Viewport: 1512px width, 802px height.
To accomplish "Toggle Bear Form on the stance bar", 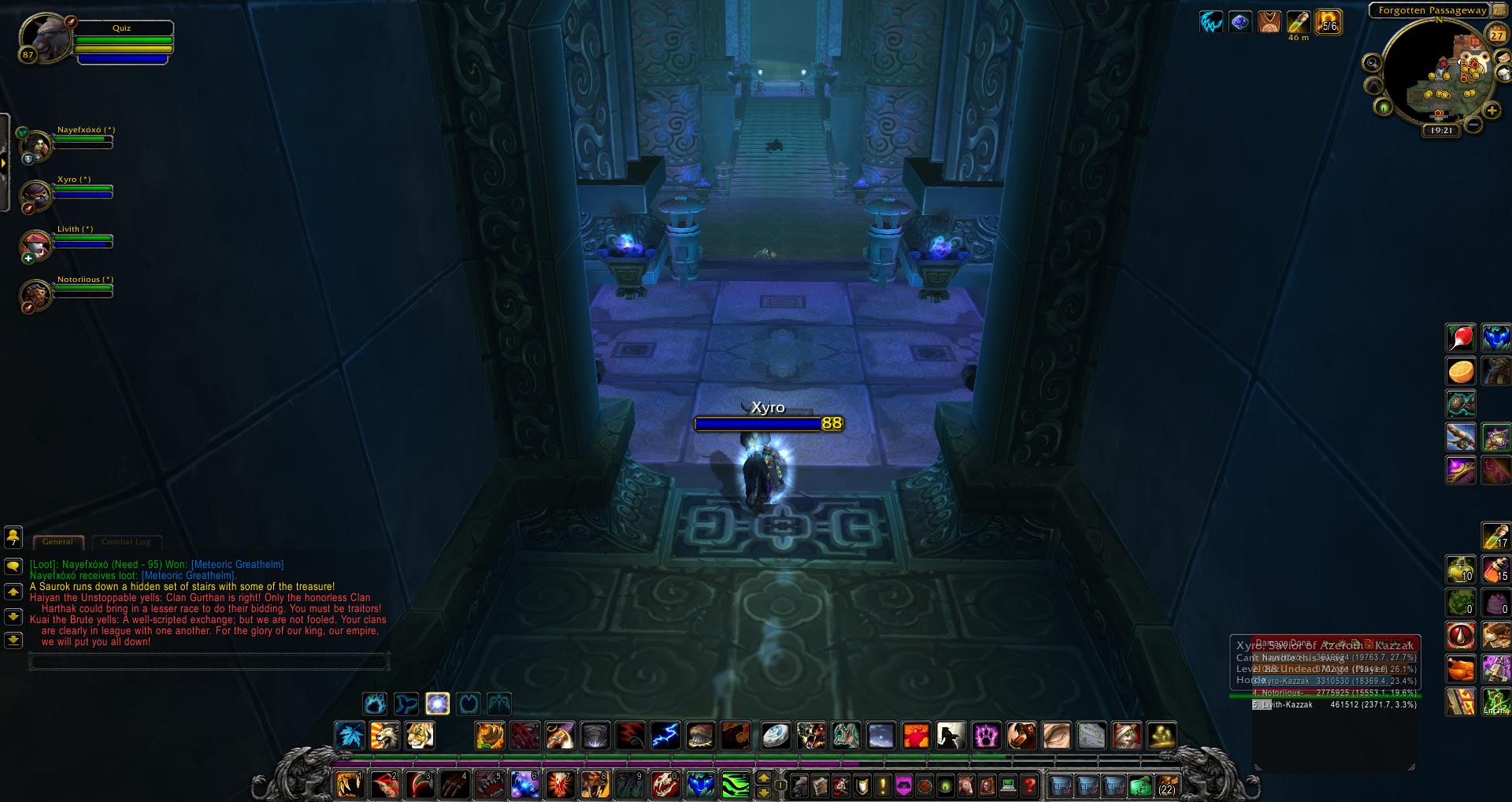I will tap(374, 704).
